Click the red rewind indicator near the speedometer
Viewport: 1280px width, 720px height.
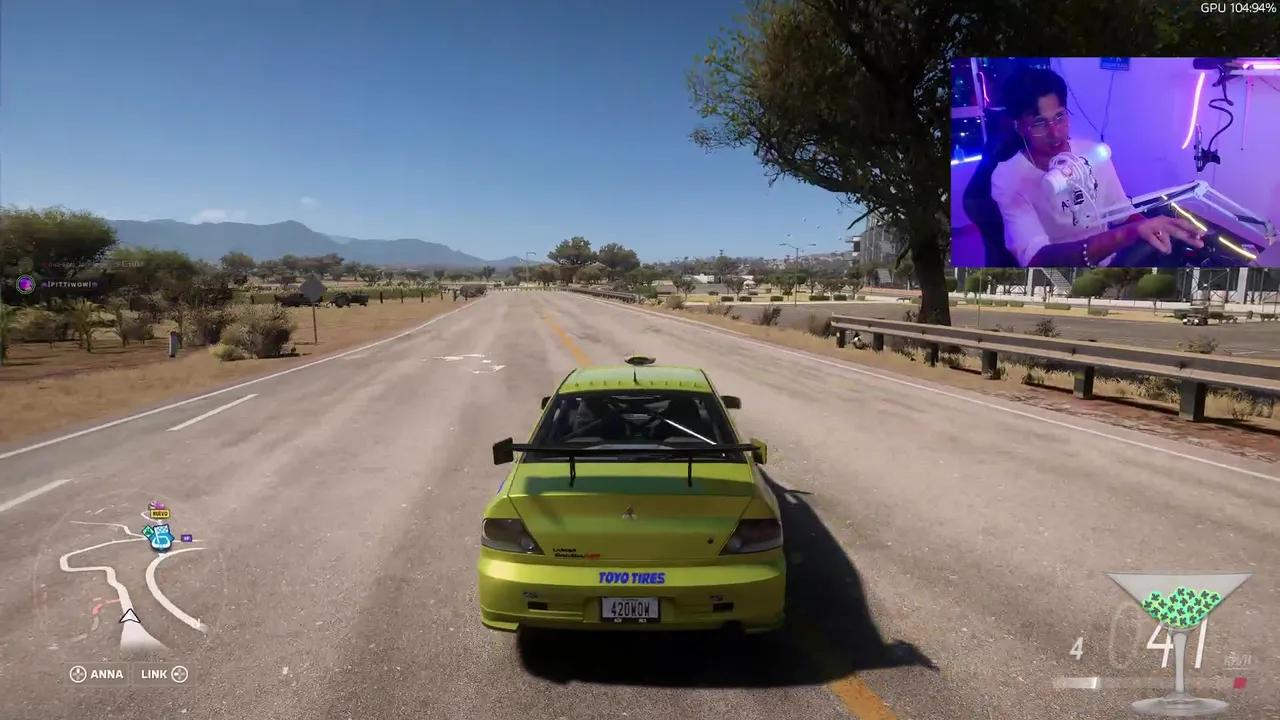tap(1240, 682)
